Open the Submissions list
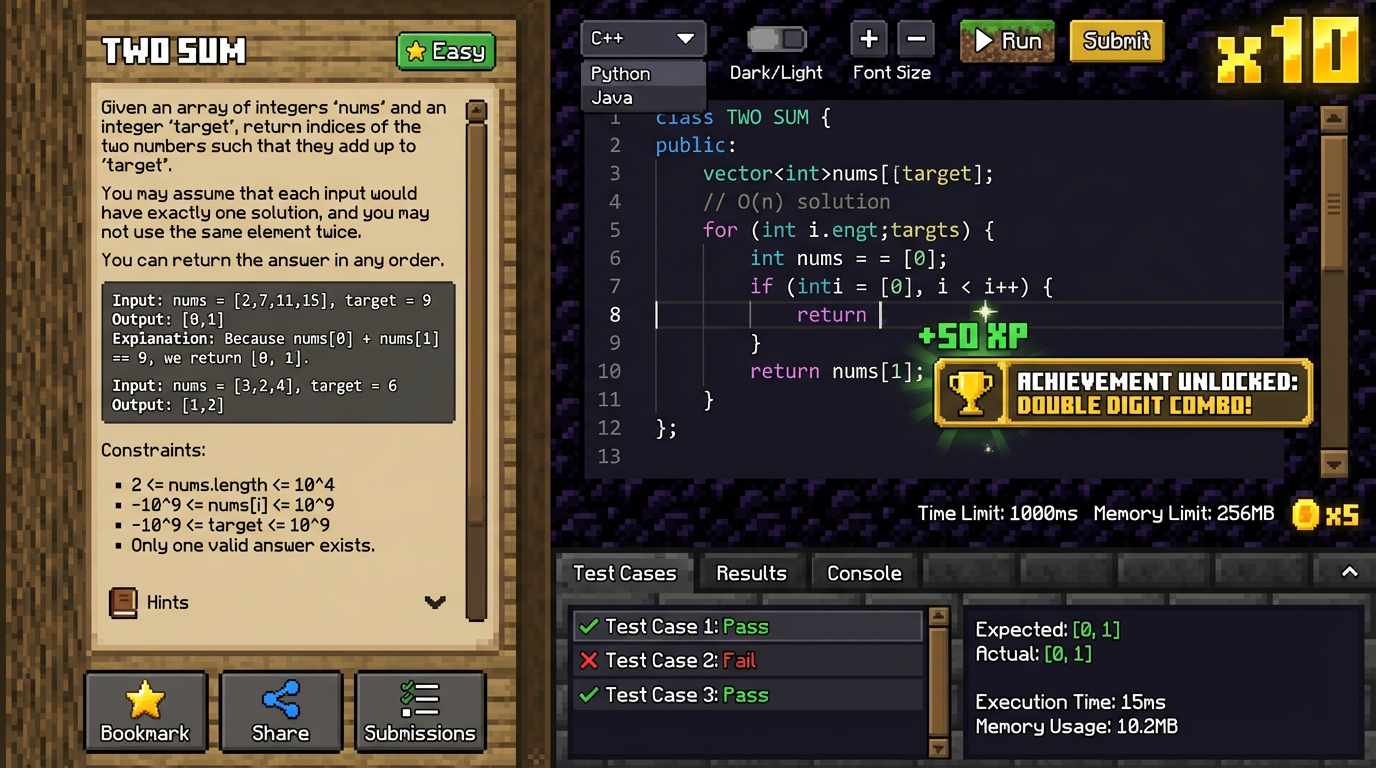Image resolution: width=1376 pixels, height=768 pixels. tap(420, 711)
